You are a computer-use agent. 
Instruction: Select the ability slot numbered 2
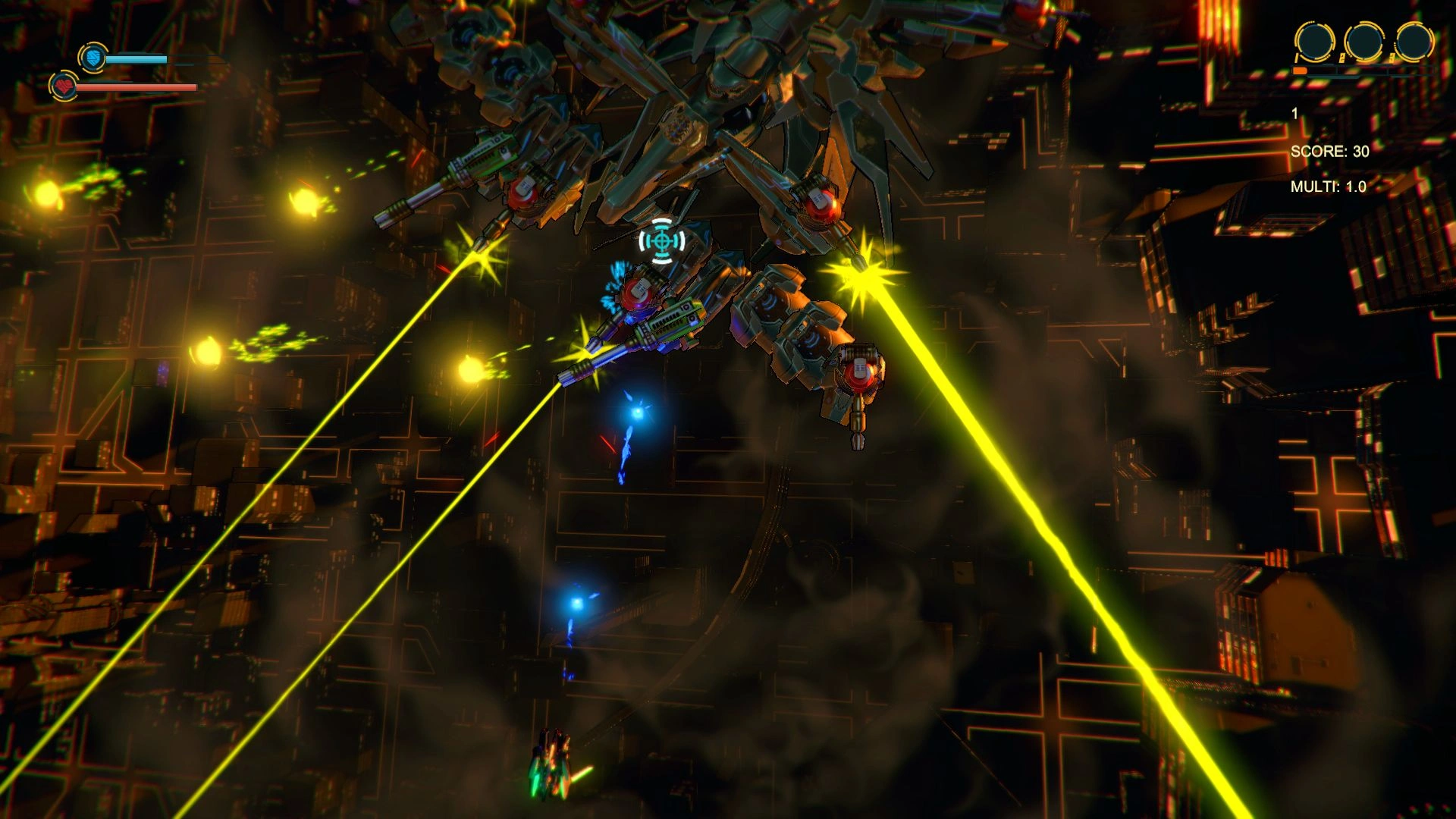click(1363, 41)
